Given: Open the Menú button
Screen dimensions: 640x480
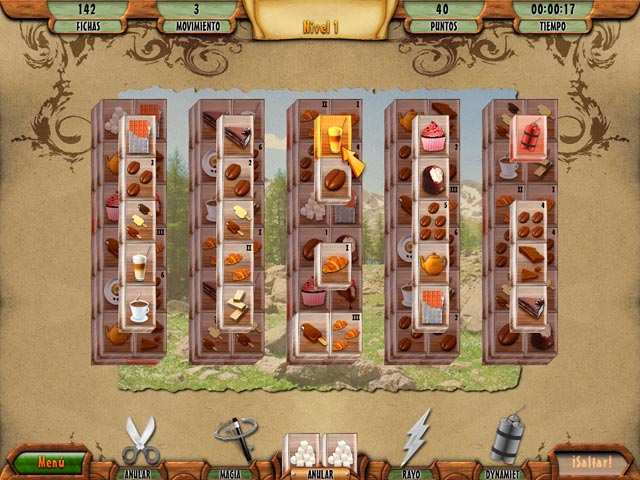Looking at the screenshot, I should [x=50, y=463].
